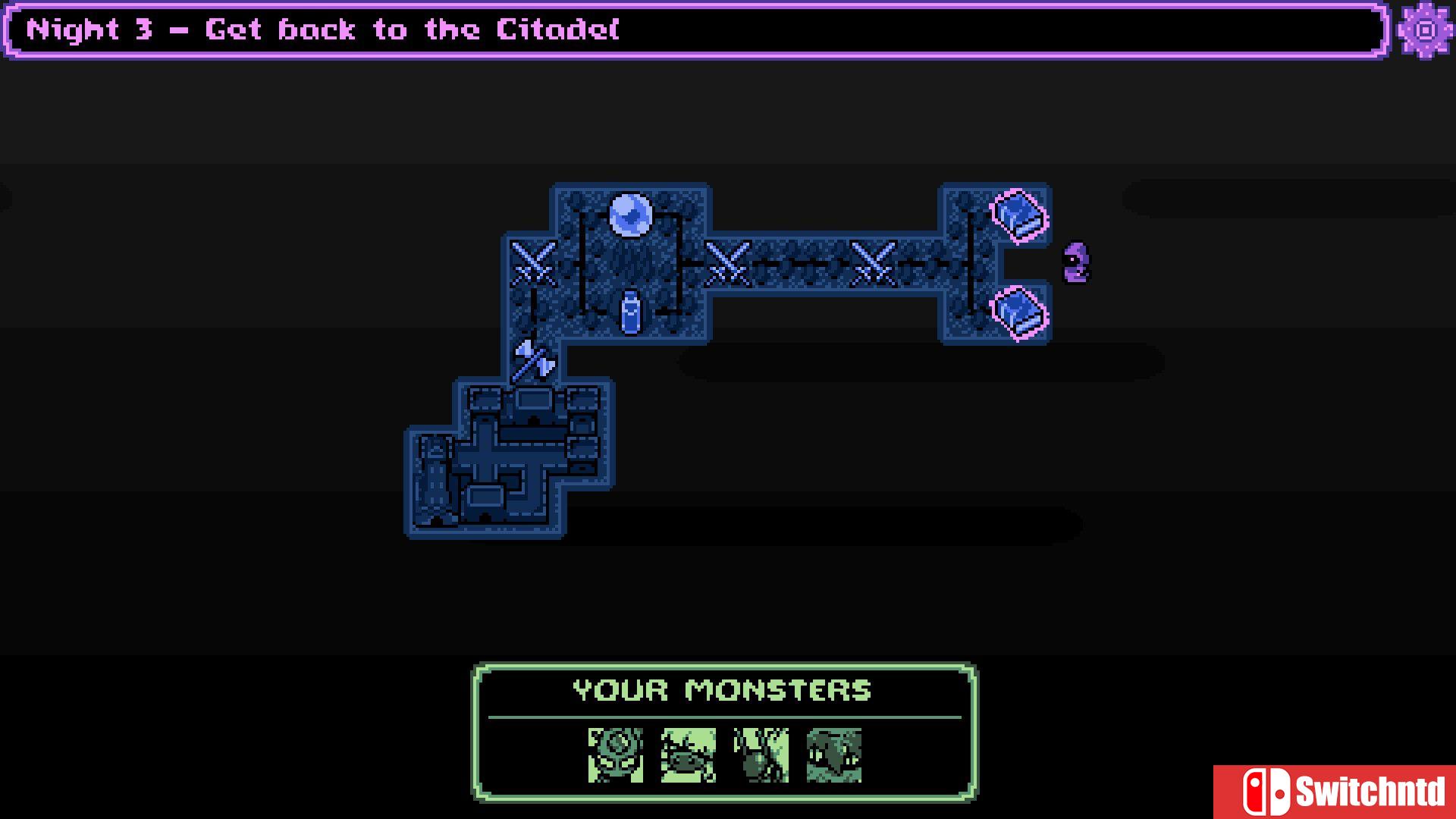Image resolution: width=1456 pixels, height=819 pixels.
Task: Choose the upper highlighted book node
Action: [1020, 215]
